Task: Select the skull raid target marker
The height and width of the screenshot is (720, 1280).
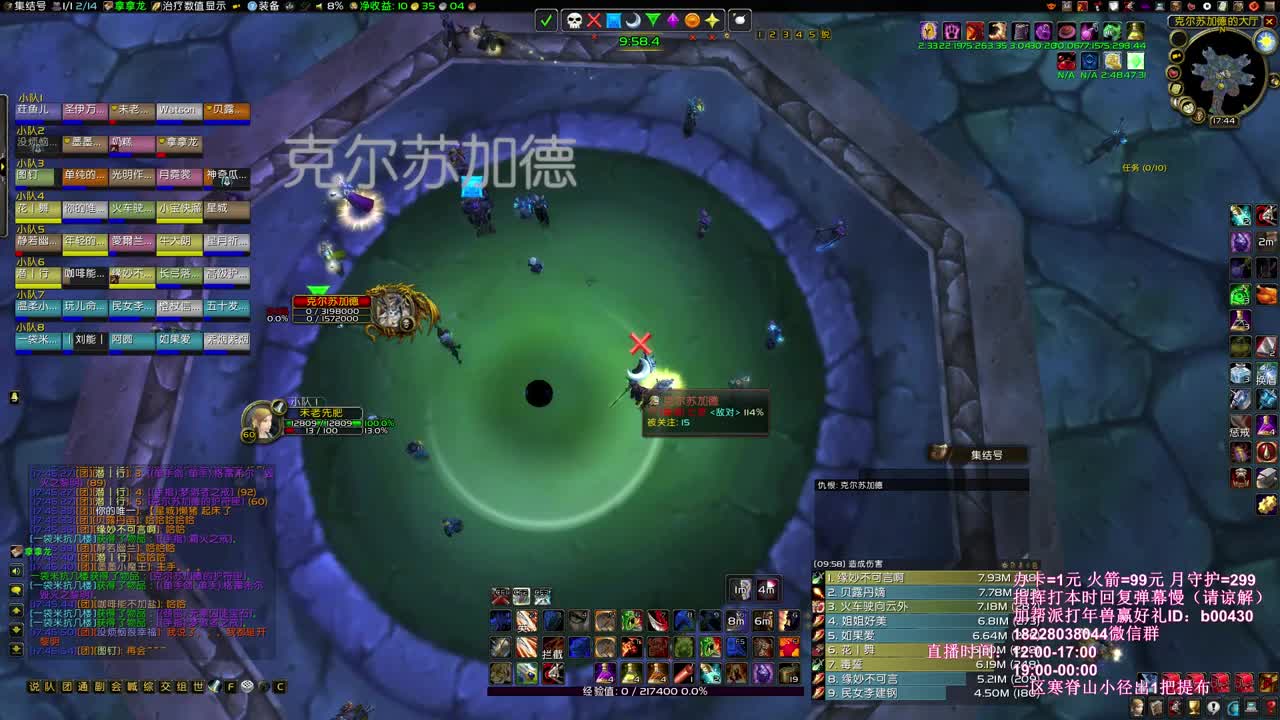Action: 575,20
